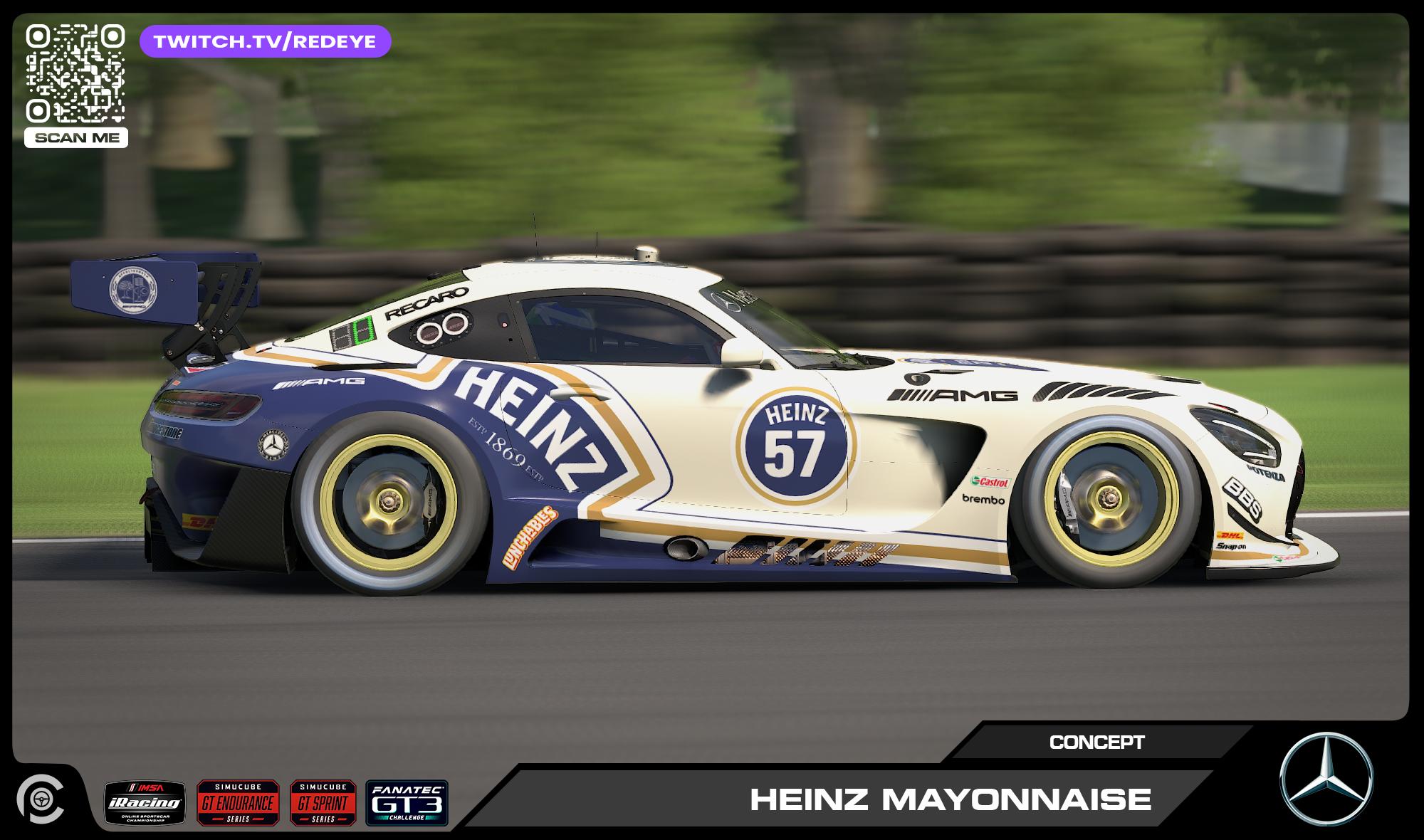The height and width of the screenshot is (840, 1424).
Task: Select the Fanatec GT3 Challenge badge
Action: 407,803
